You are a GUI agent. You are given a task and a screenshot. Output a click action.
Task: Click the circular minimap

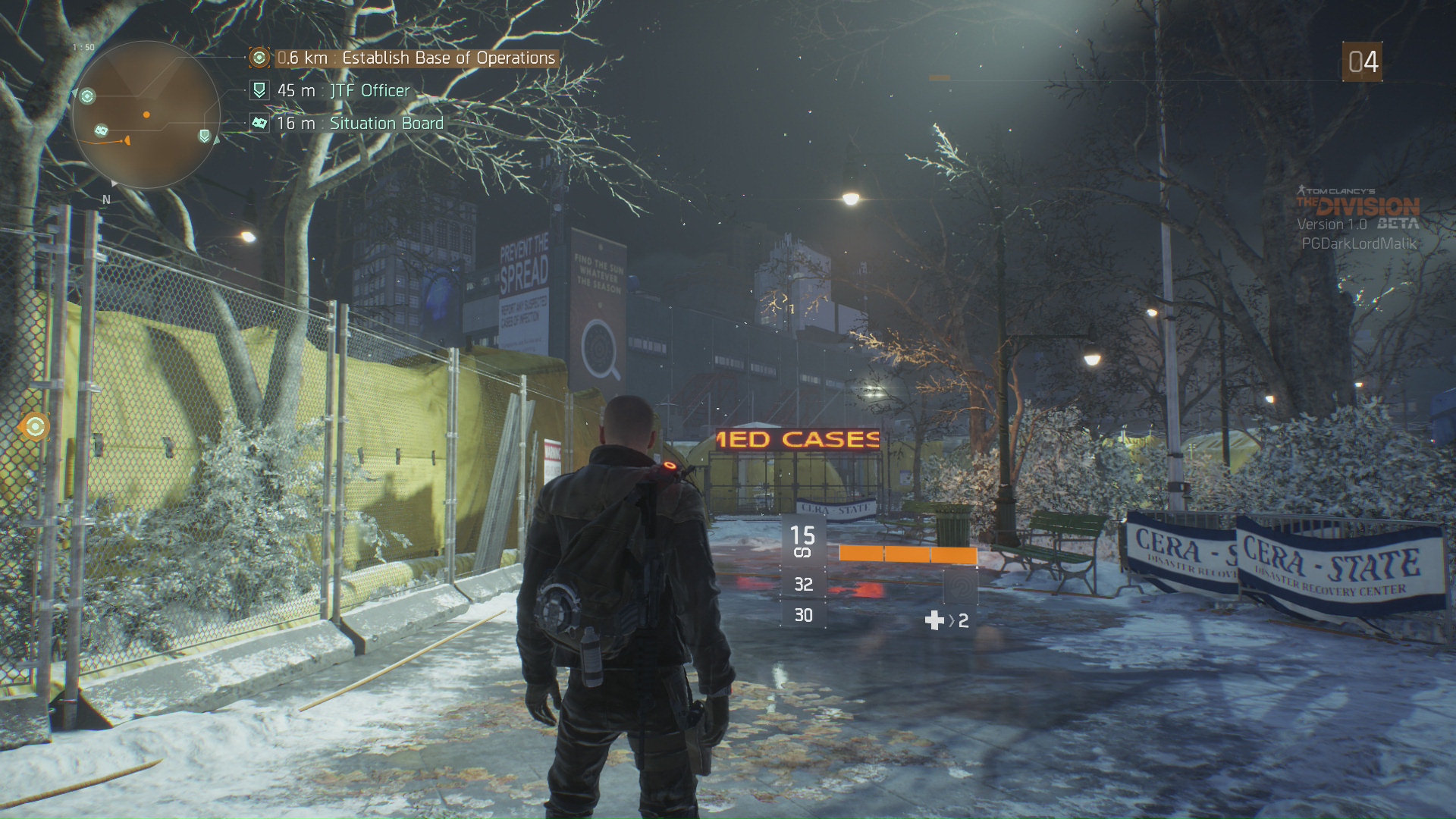point(146,115)
